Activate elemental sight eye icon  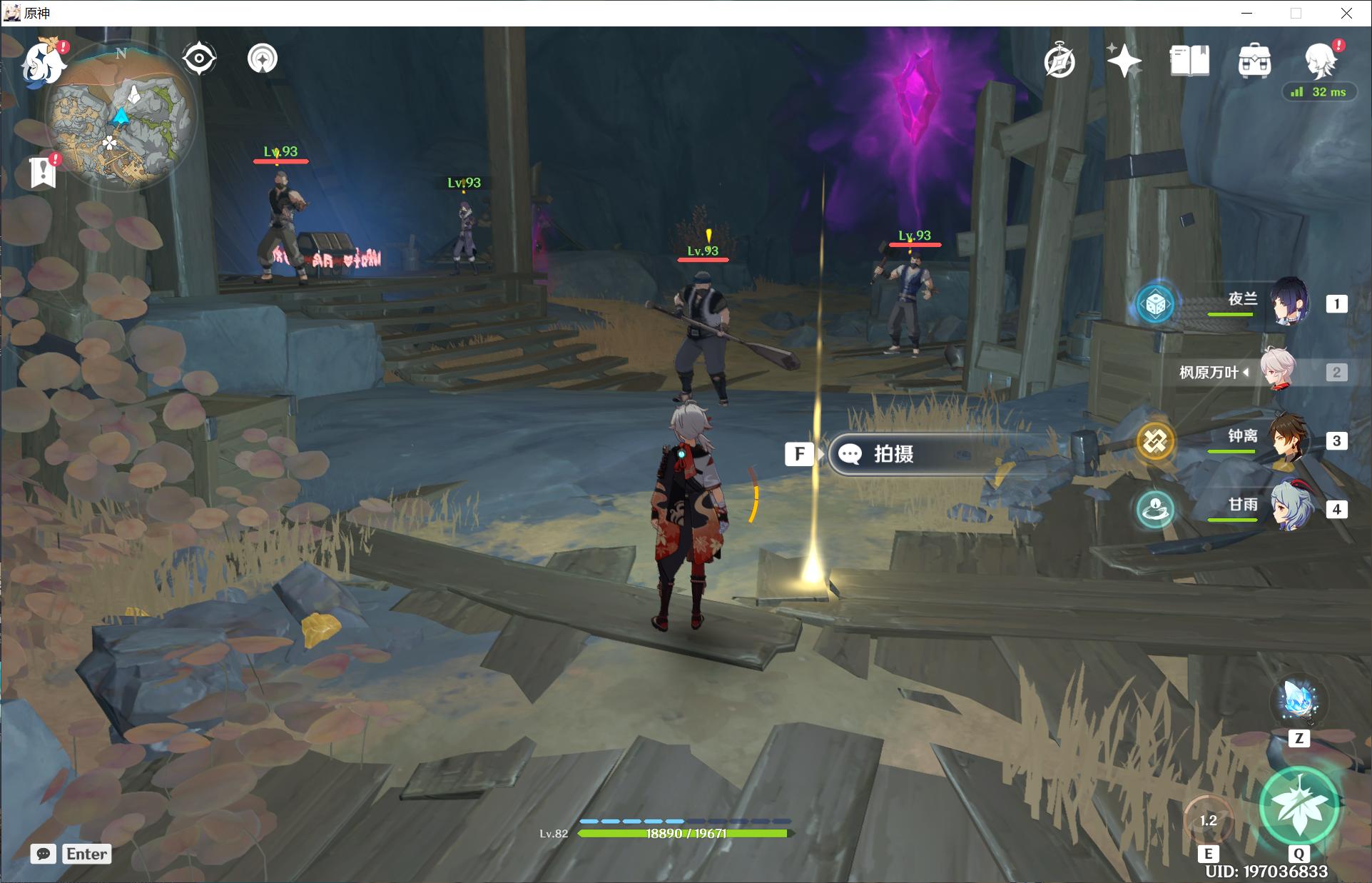pyautogui.click(x=199, y=59)
